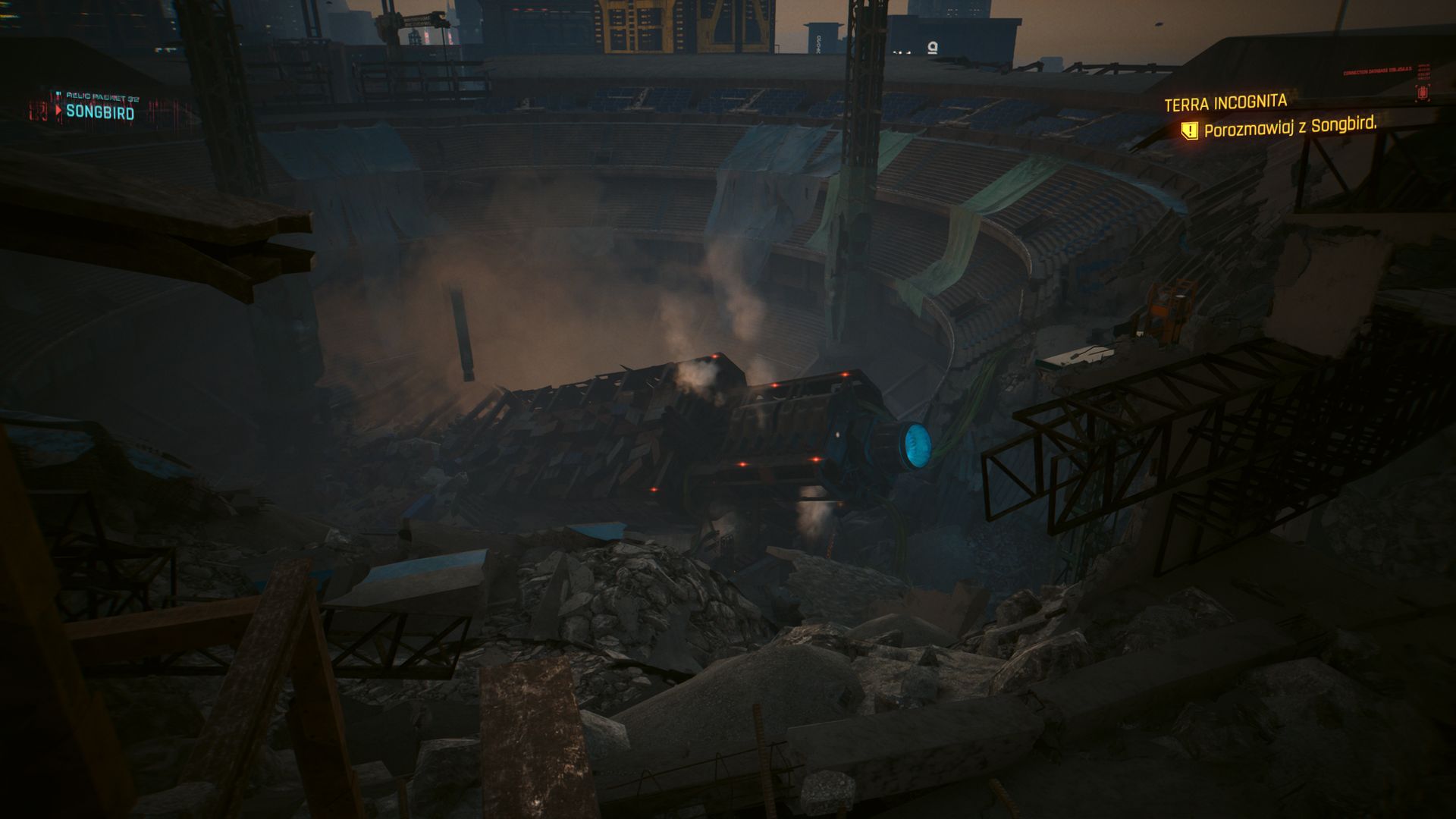Click the yellow objective marker icon
Viewport: 1456px width, 819px height.
1189,130
